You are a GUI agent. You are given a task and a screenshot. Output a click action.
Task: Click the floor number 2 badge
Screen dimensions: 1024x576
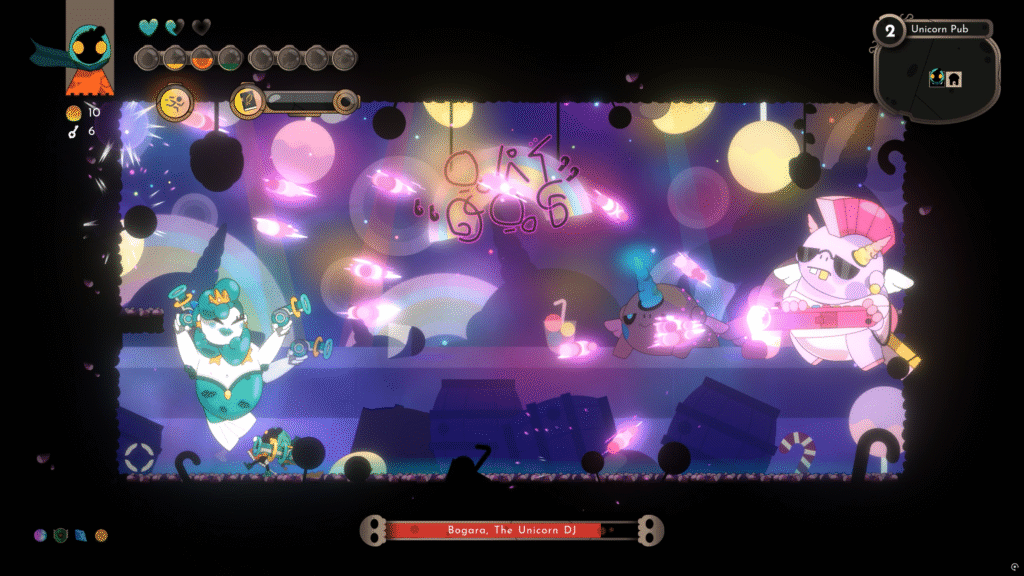pos(889,30)
